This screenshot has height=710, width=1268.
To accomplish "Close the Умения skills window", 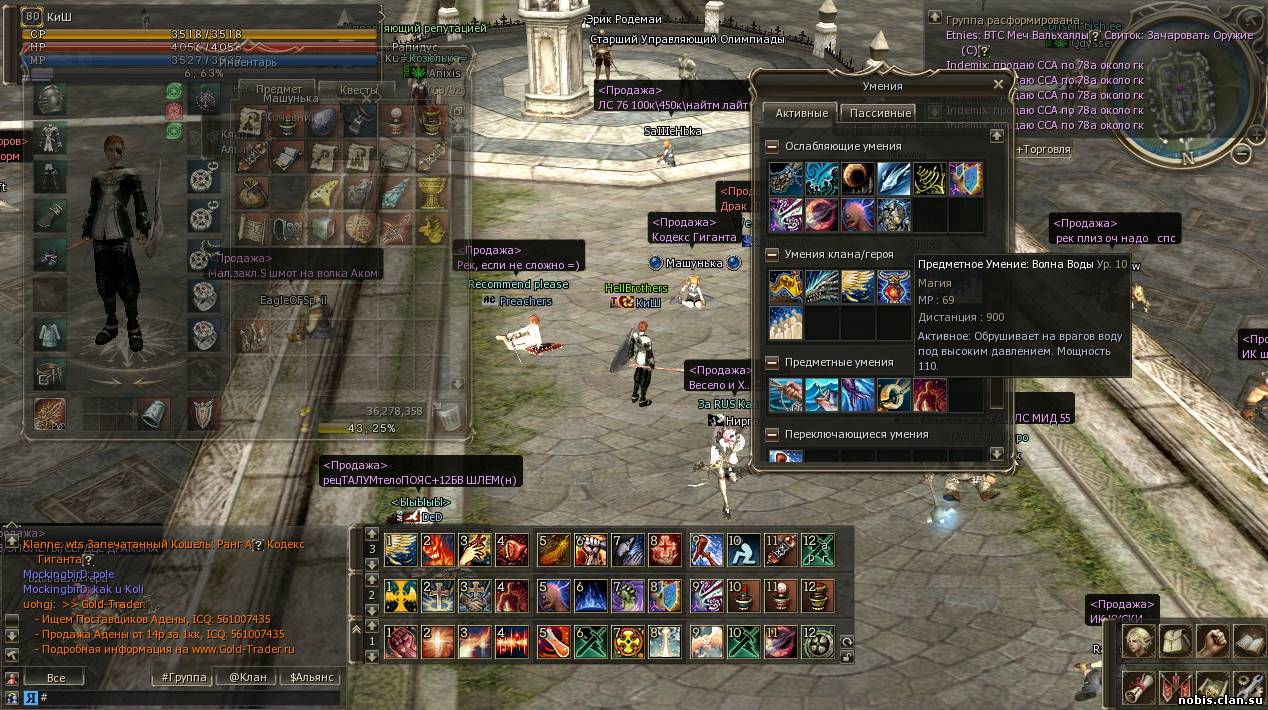I will [997, 85].
